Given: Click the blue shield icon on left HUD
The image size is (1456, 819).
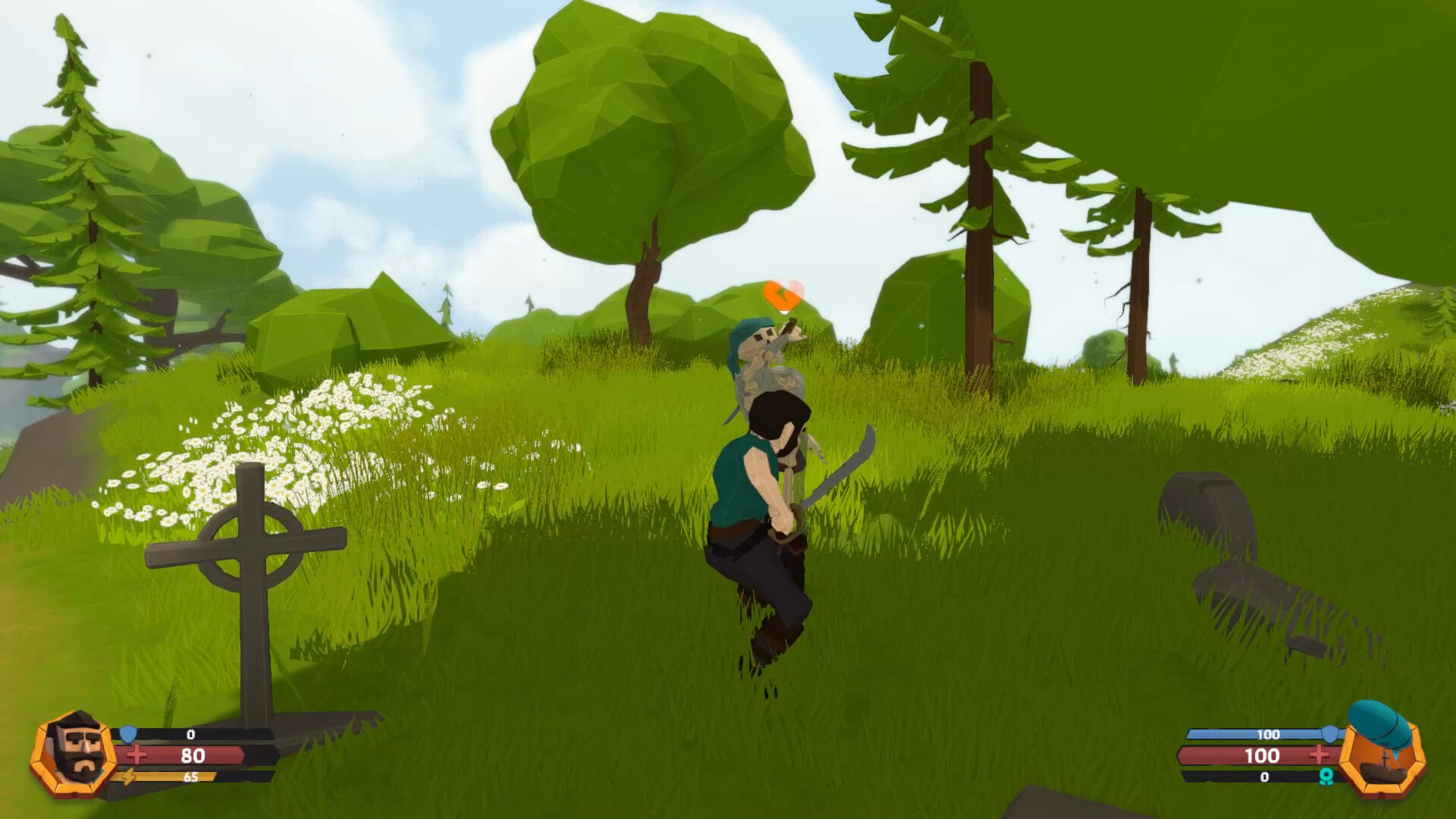Looking at the screenshot, I should pyautogui.click(x=127, y=734).
